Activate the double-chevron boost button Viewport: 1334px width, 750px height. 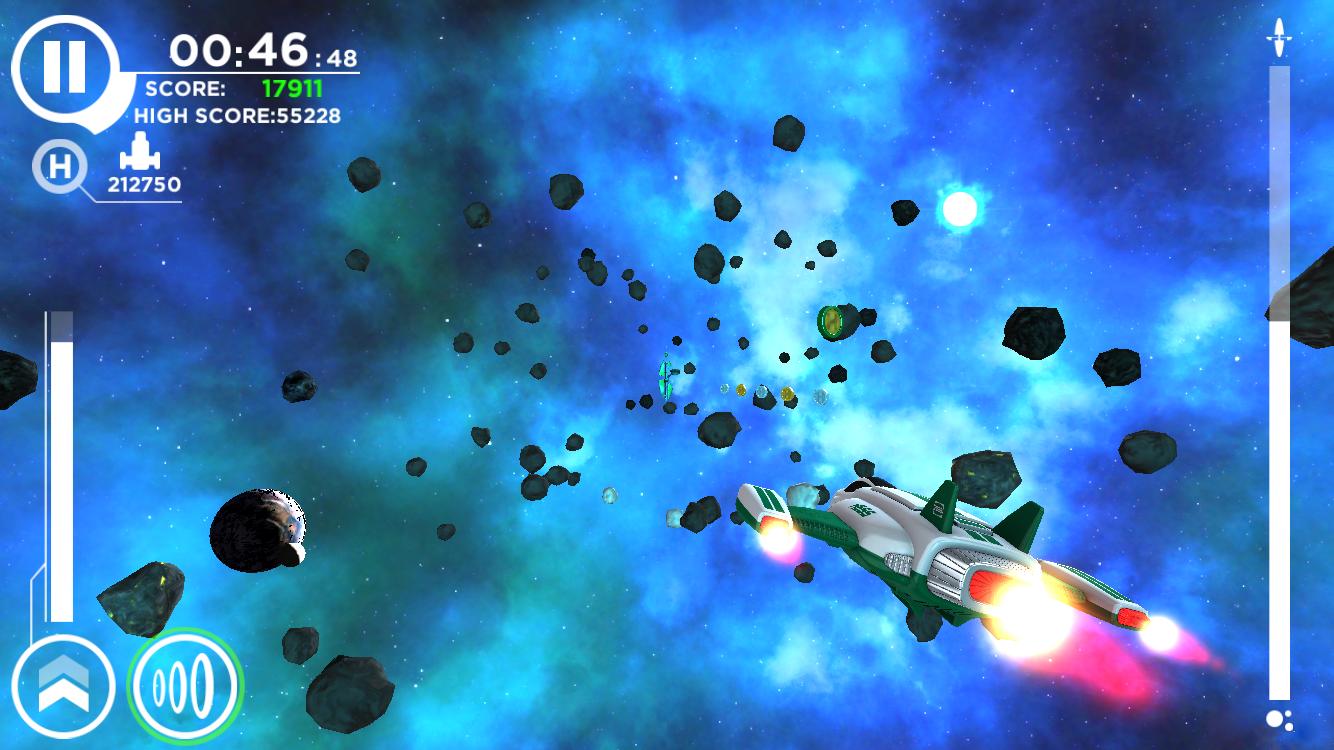pyautogui.click(x=63, y=686)
